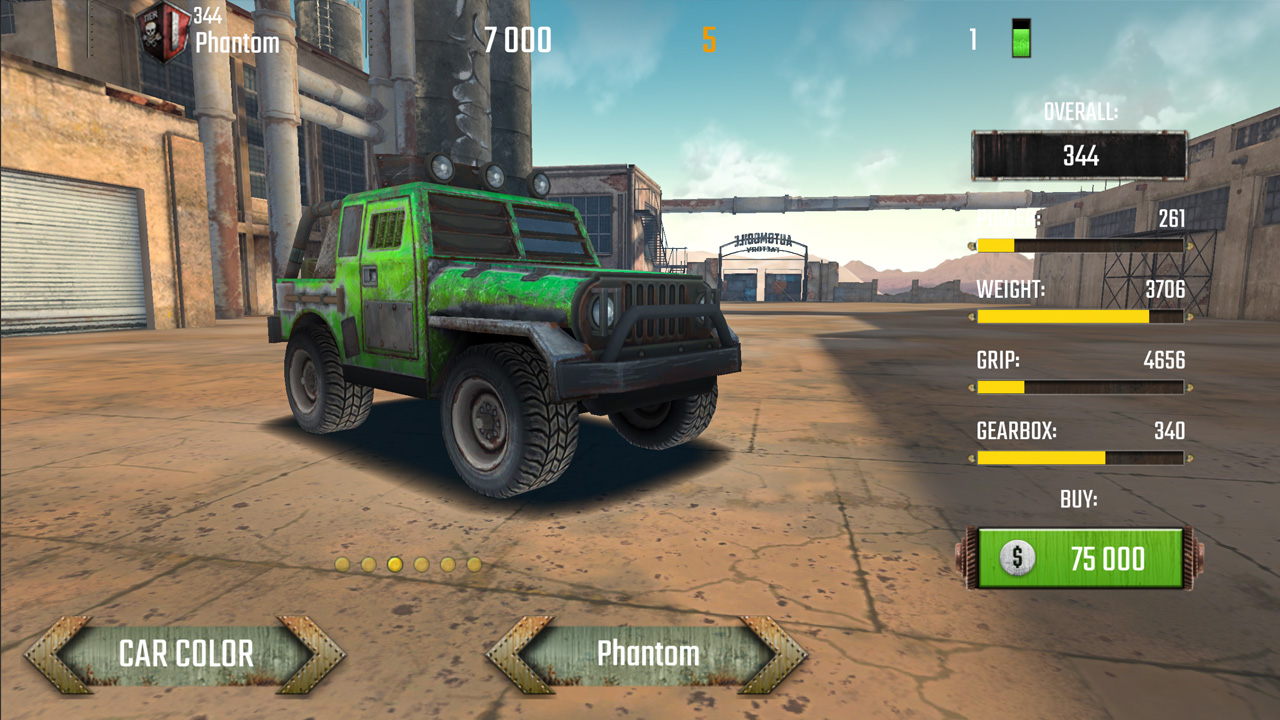The width and height of the screenshot is (1280, 720).
Task: Click the gold currency counter showing 5
Action: [x=708, y=39]
